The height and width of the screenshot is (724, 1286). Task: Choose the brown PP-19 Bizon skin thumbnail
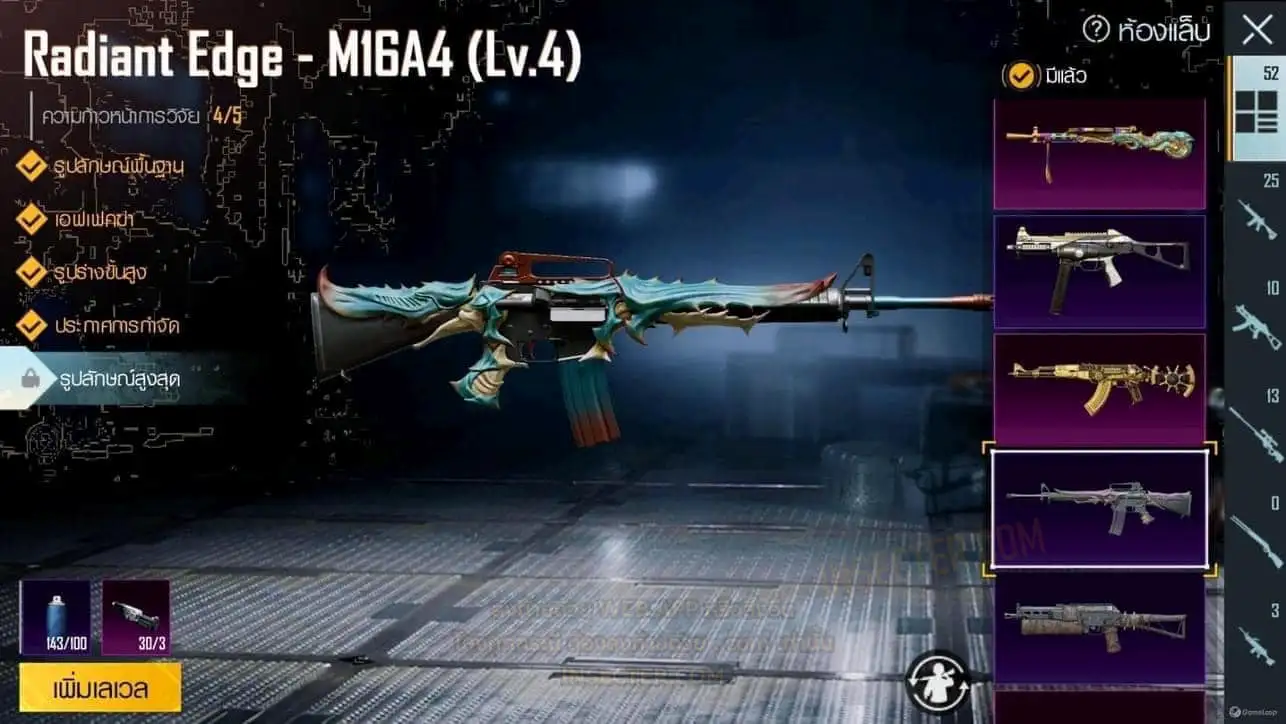pos(1099,626)
